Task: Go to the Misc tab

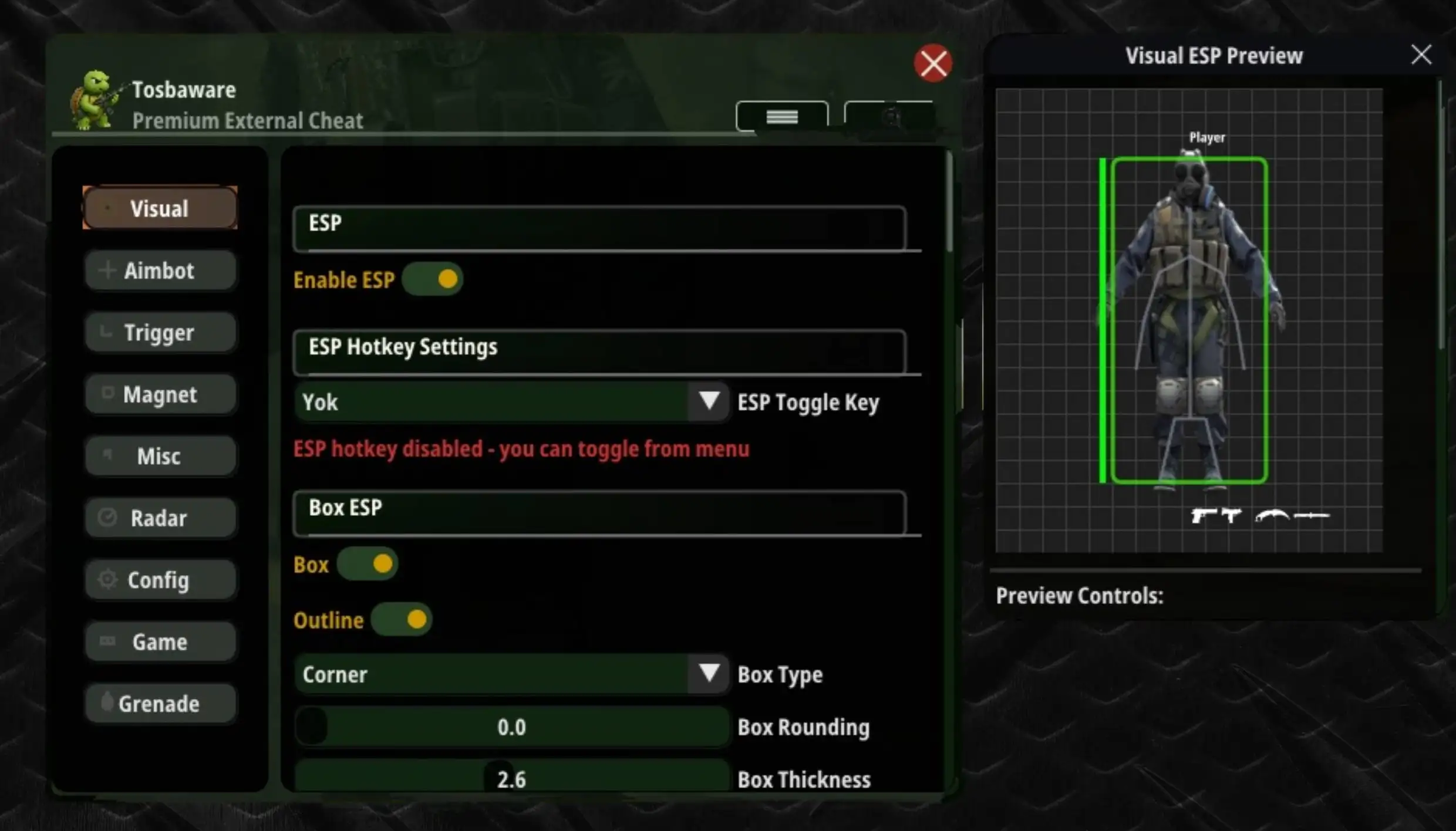Action: click(160, 456)
